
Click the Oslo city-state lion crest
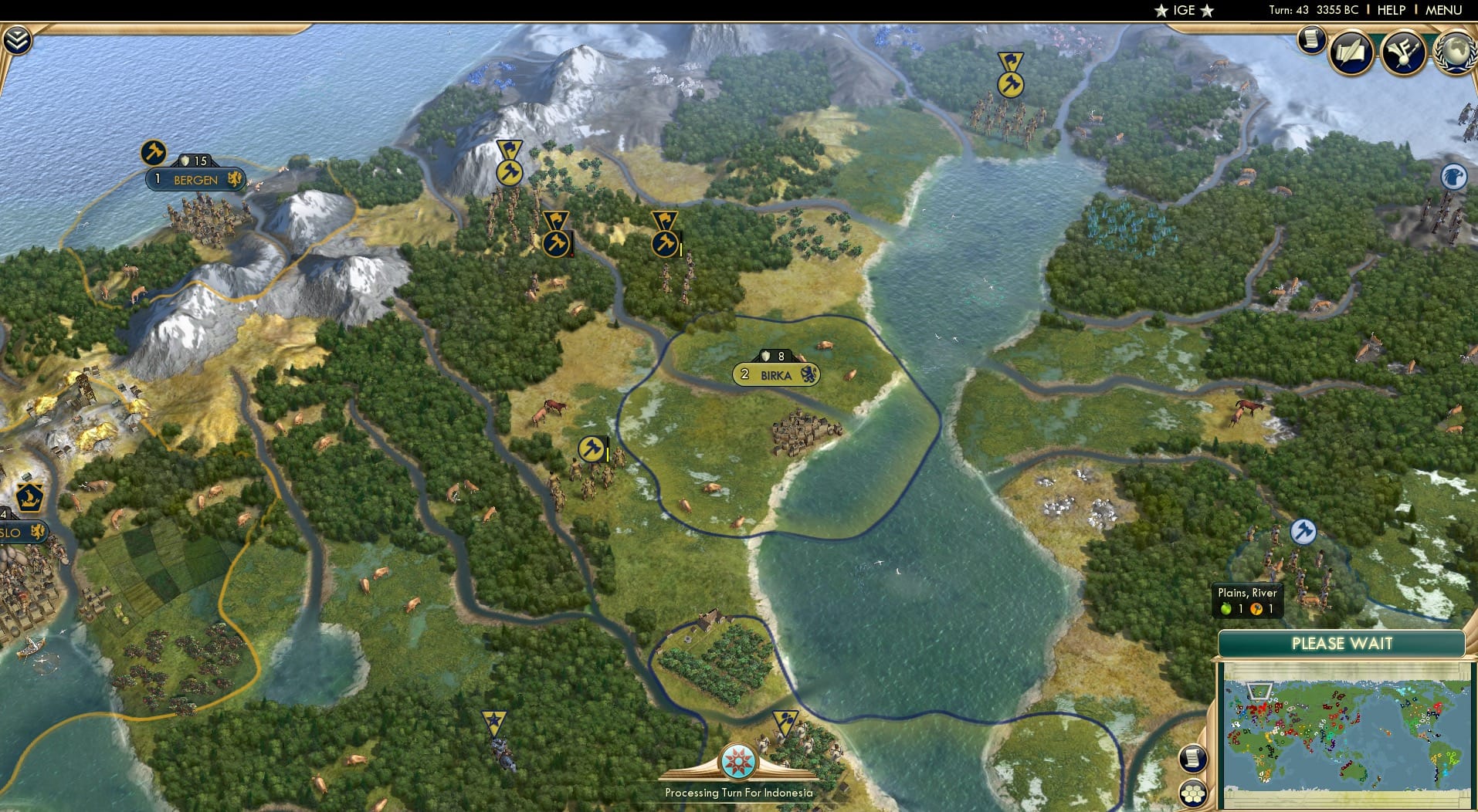[37, 532]
